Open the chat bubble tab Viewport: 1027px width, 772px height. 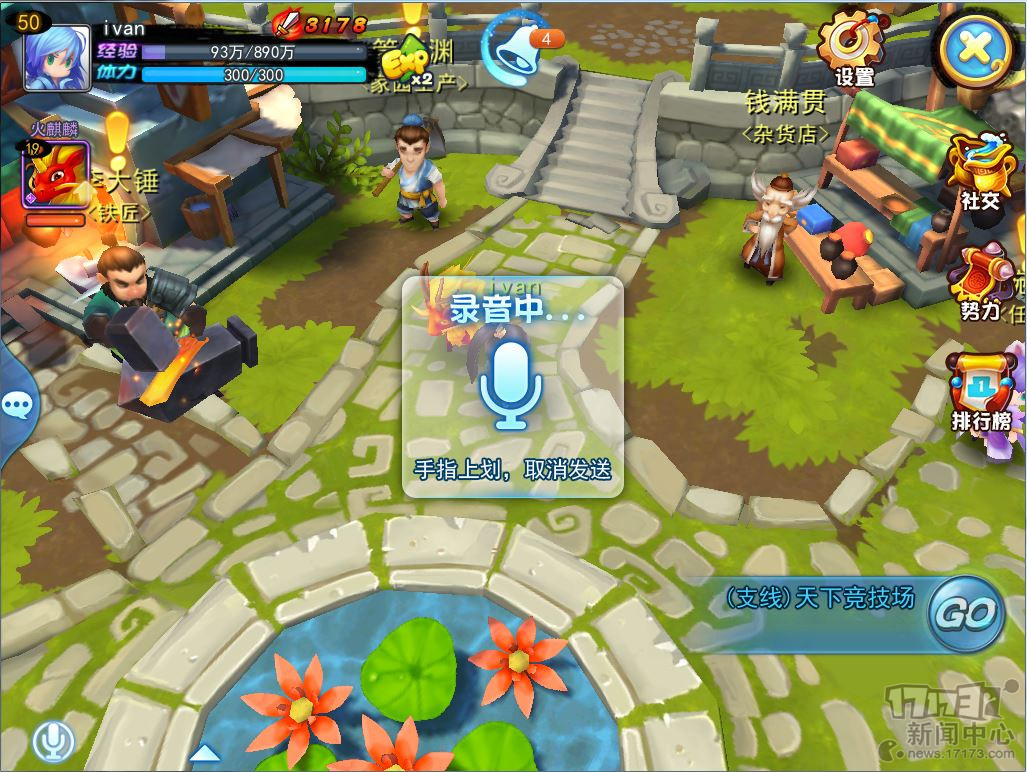16,405
